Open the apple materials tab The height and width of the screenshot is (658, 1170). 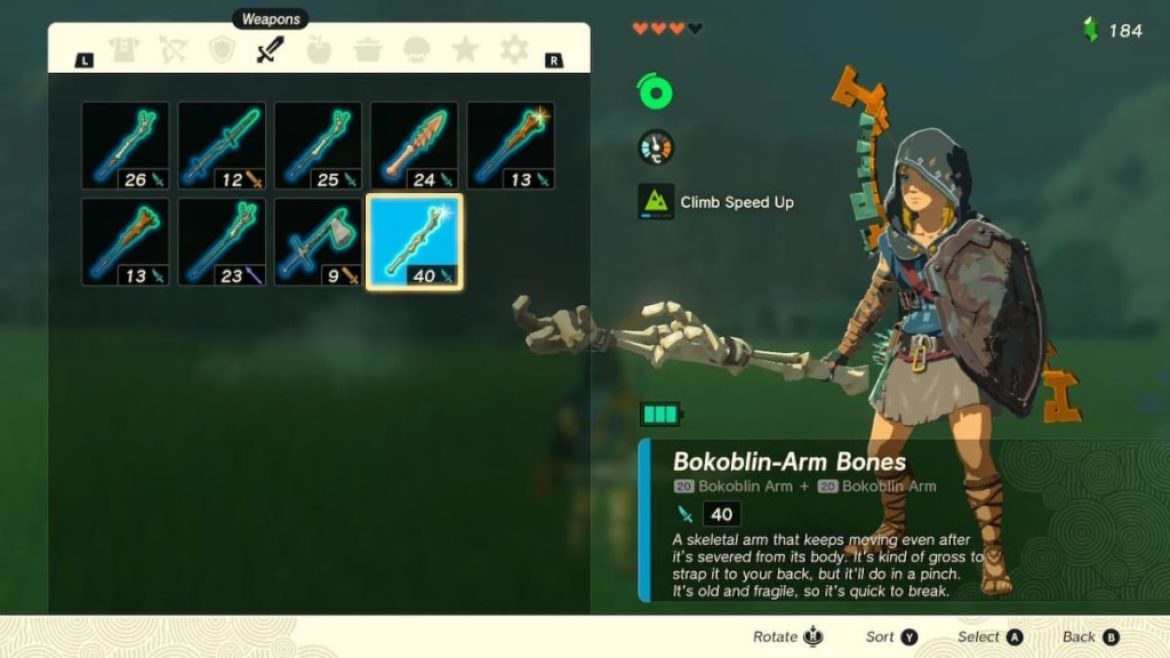[x=319, y=50]
